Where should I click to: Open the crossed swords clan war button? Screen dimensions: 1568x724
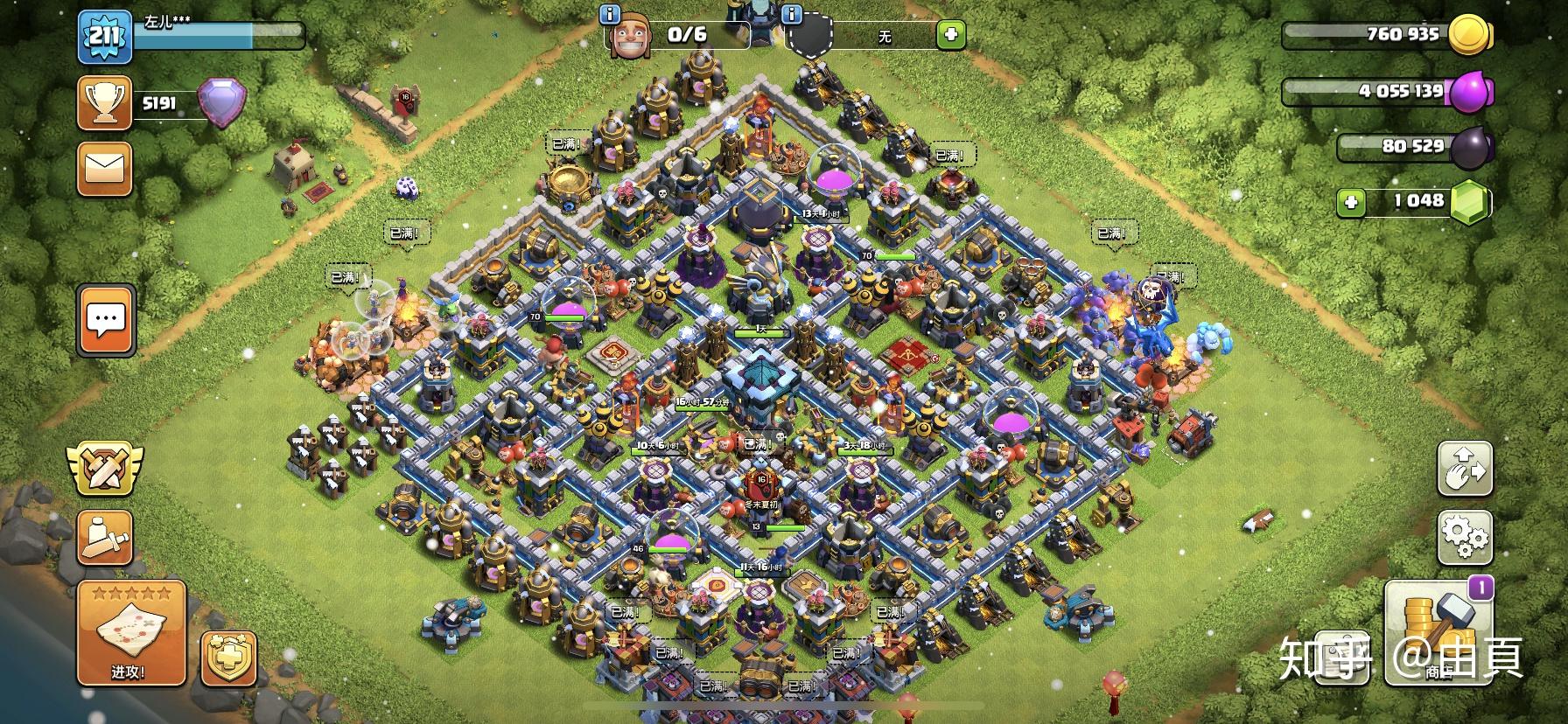(x=105, y=466)
